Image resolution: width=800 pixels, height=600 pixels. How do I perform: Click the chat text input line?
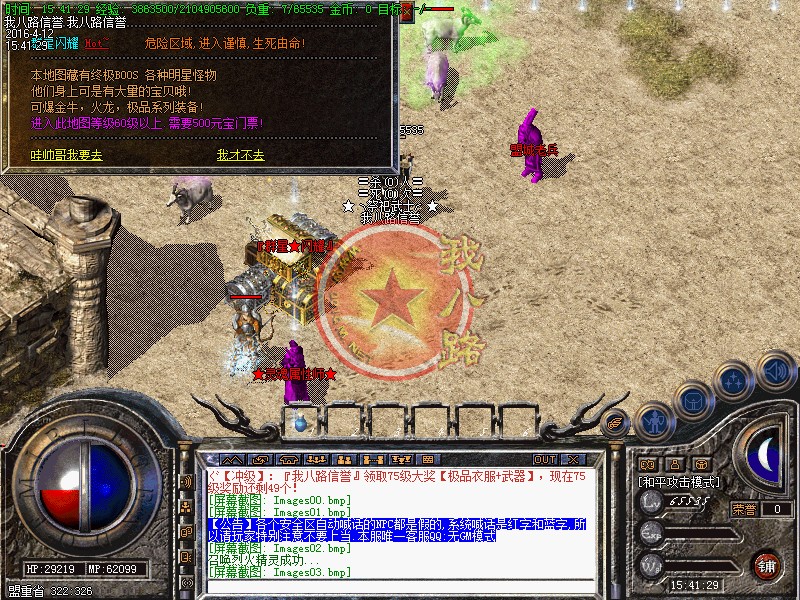click(400, 586)
